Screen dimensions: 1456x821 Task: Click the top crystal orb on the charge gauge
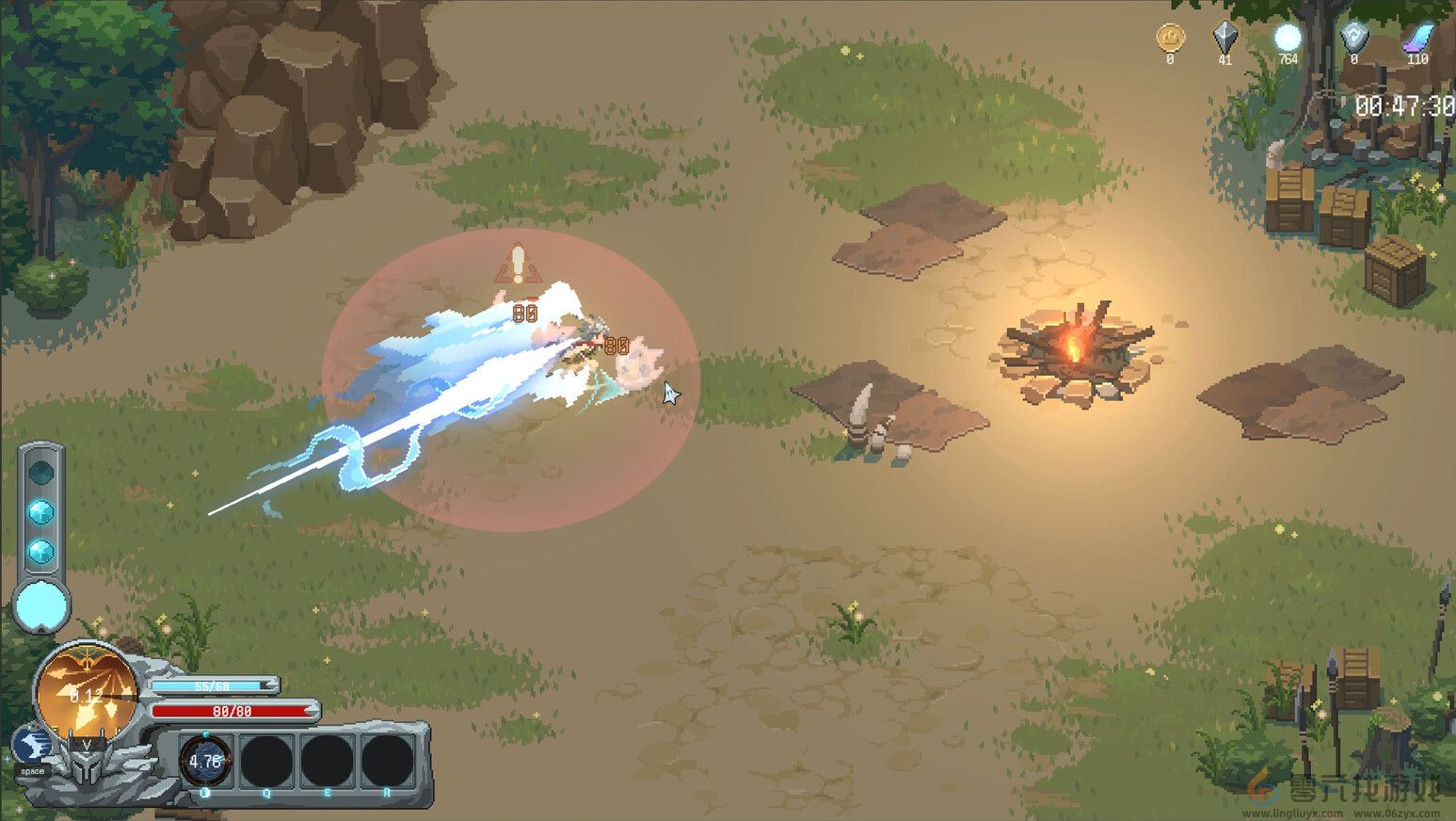tap(40, 472)
